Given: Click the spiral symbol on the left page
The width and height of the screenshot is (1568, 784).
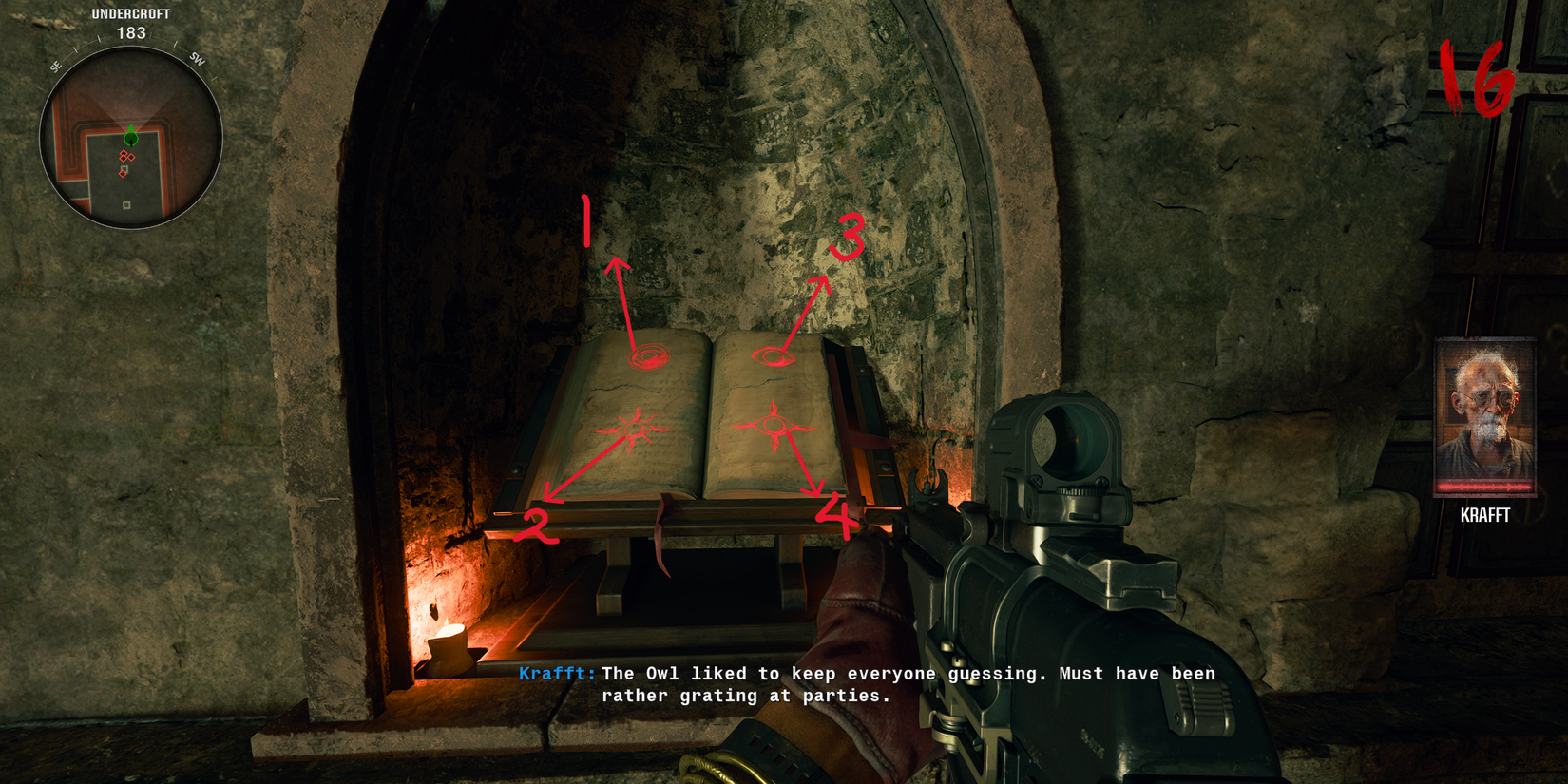Looking at the screenshot, I should [x=649, y=355].
